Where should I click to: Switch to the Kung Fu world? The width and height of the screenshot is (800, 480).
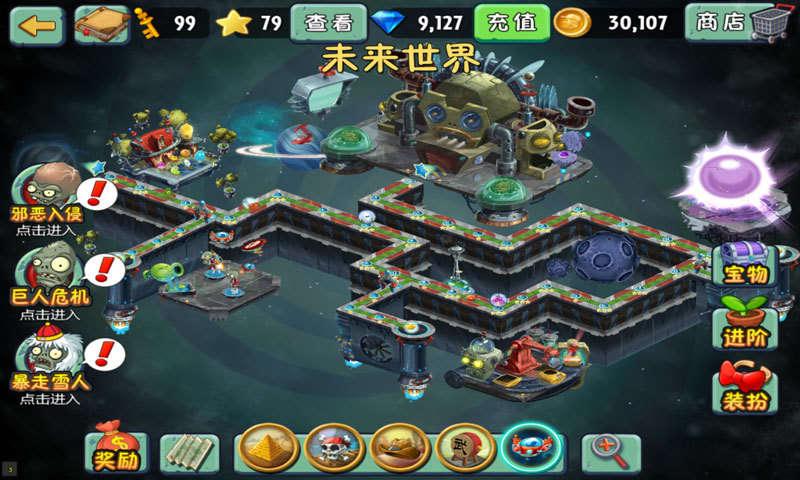(465, 448)
